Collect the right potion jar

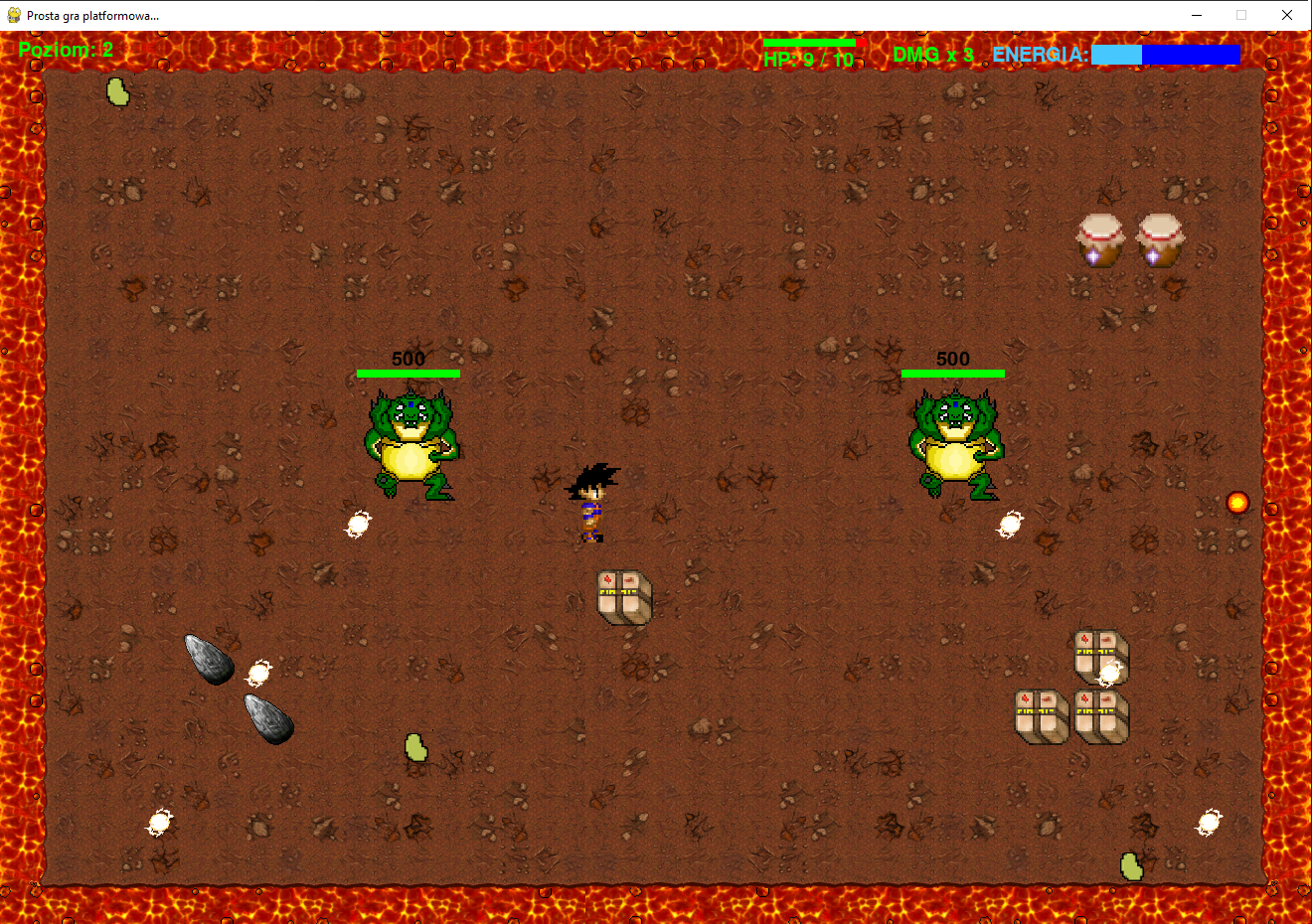pos(1161,238)
